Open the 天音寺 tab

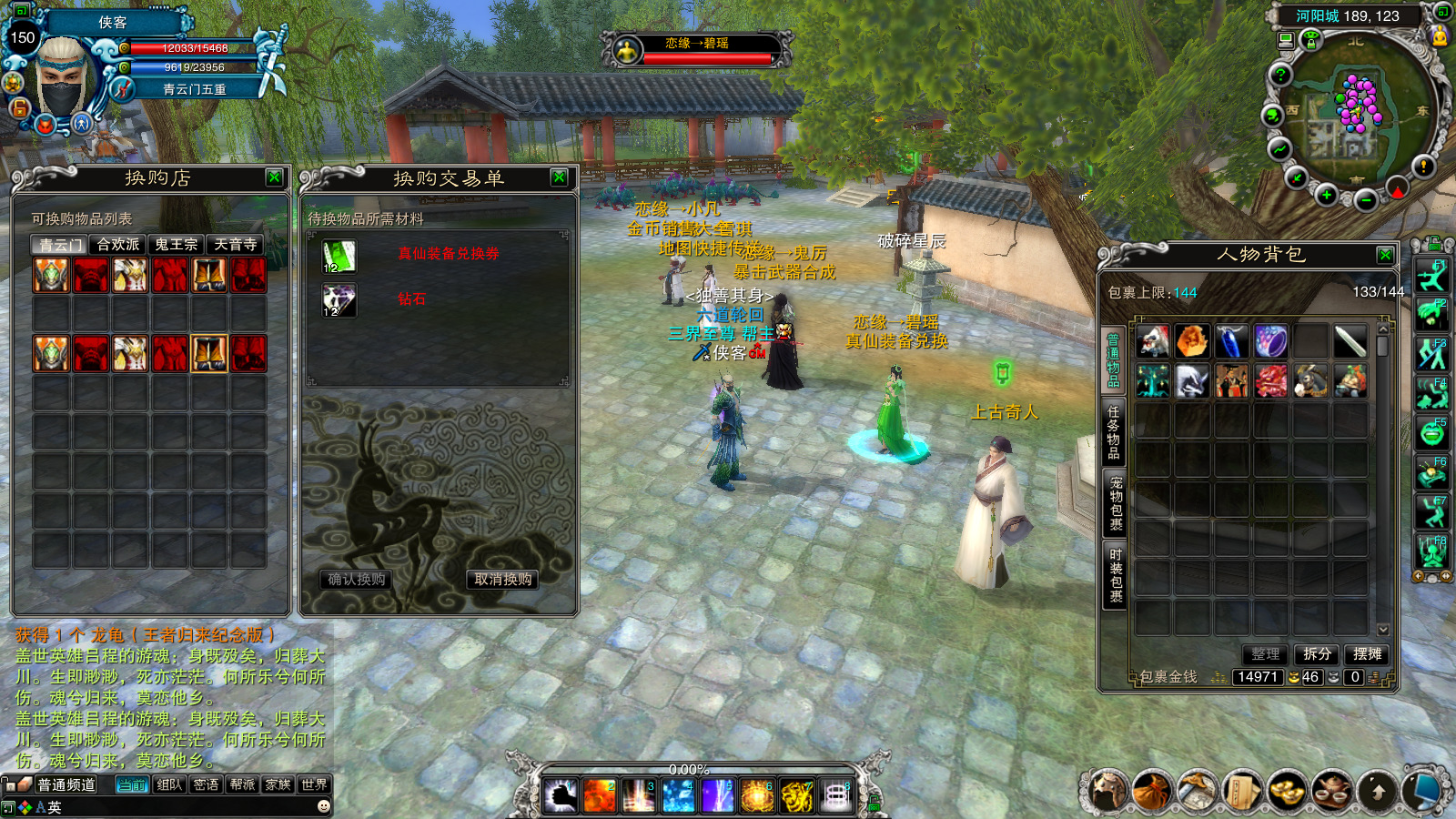click(235, 245)
